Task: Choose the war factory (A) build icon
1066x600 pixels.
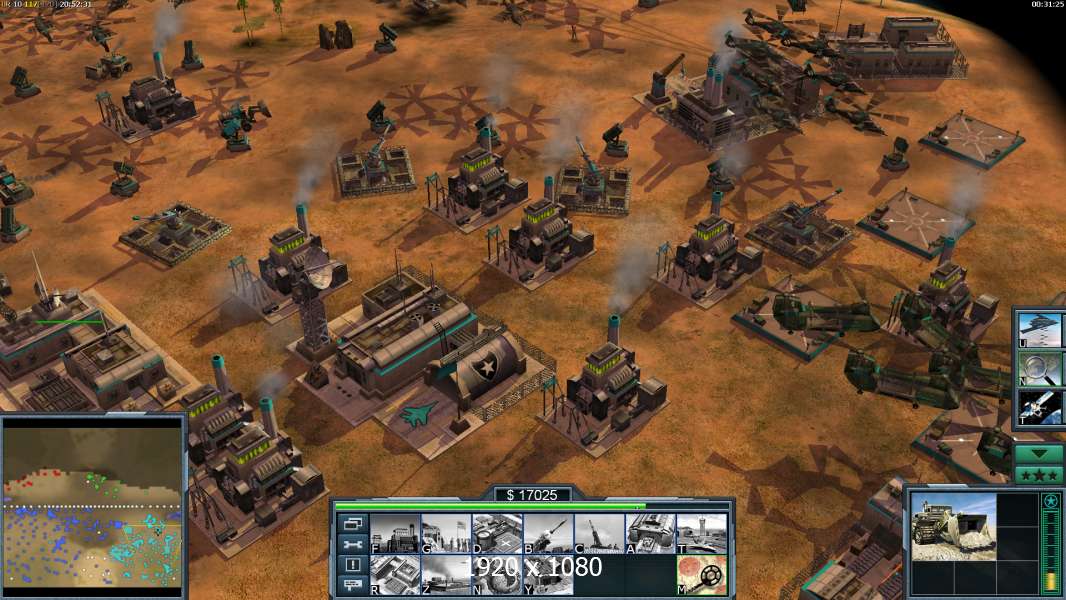Action: tap(650, 534)
